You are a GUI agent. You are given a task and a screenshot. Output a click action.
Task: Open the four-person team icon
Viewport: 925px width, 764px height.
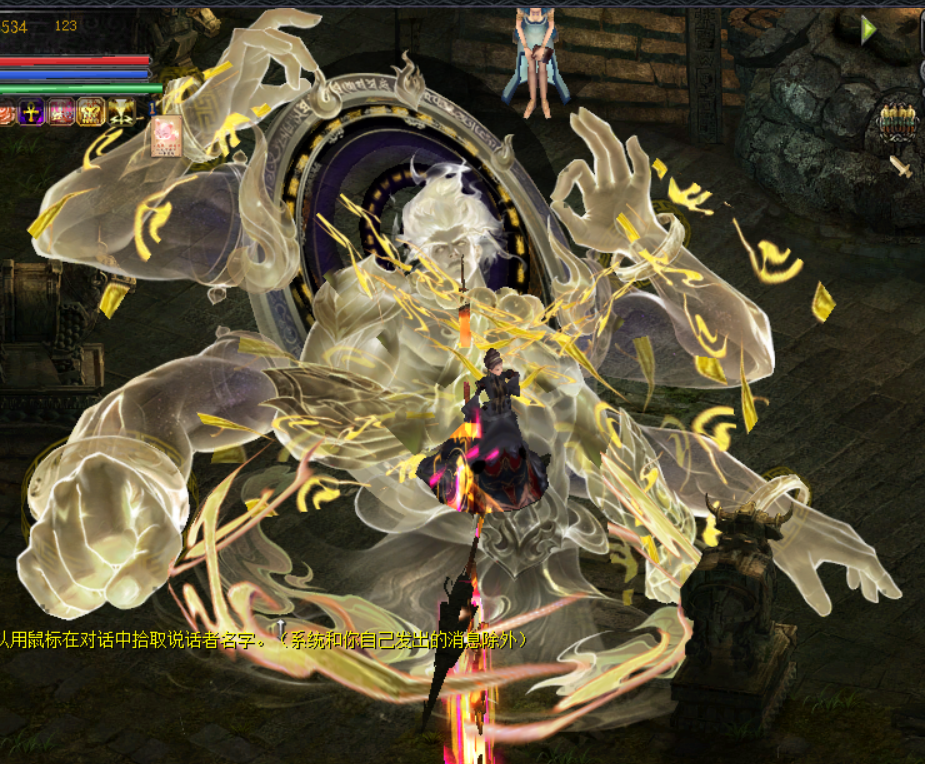[x=897, y=122]
